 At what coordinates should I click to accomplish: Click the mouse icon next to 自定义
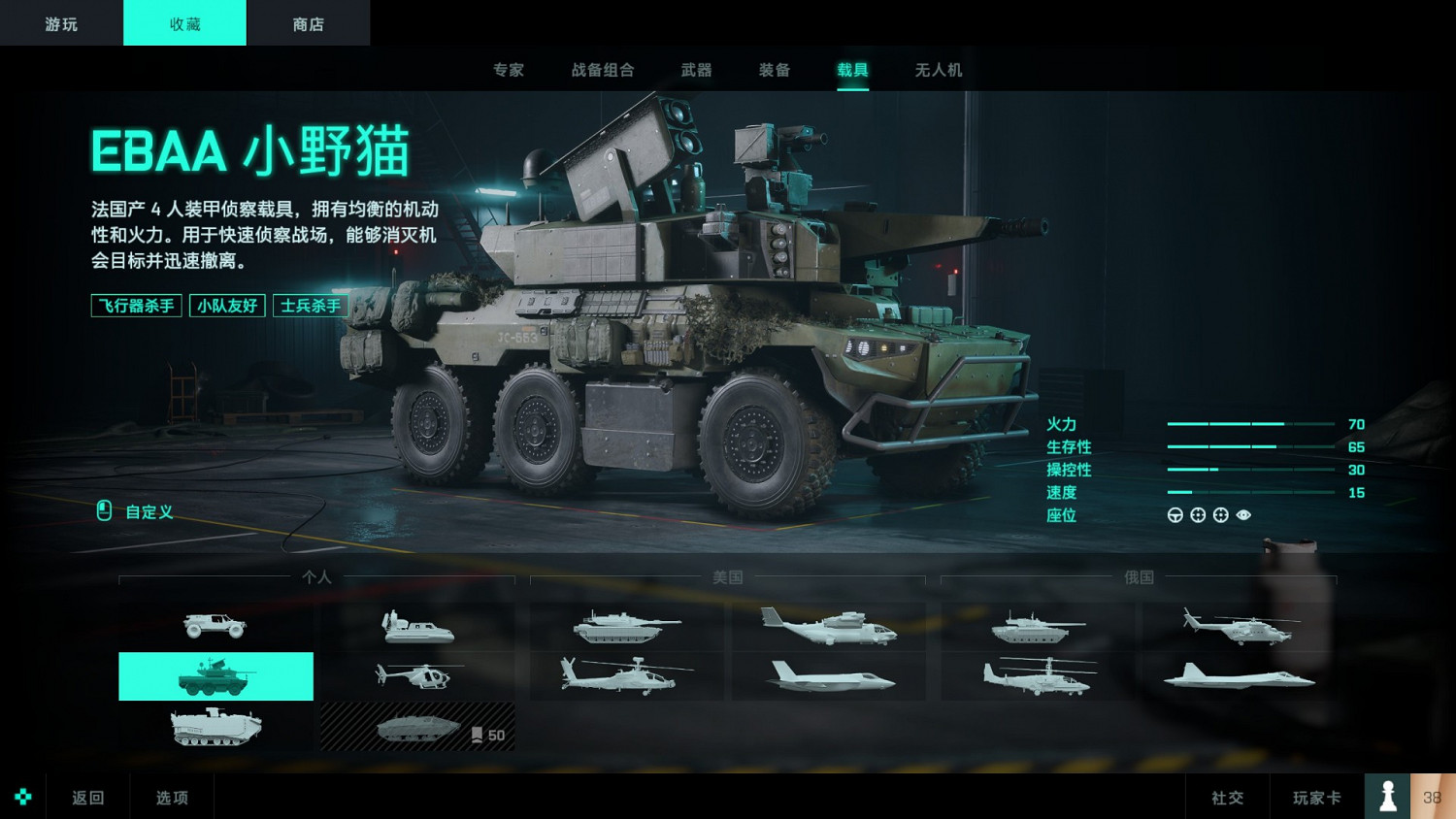pyautogui.click(x=103, y=511)
